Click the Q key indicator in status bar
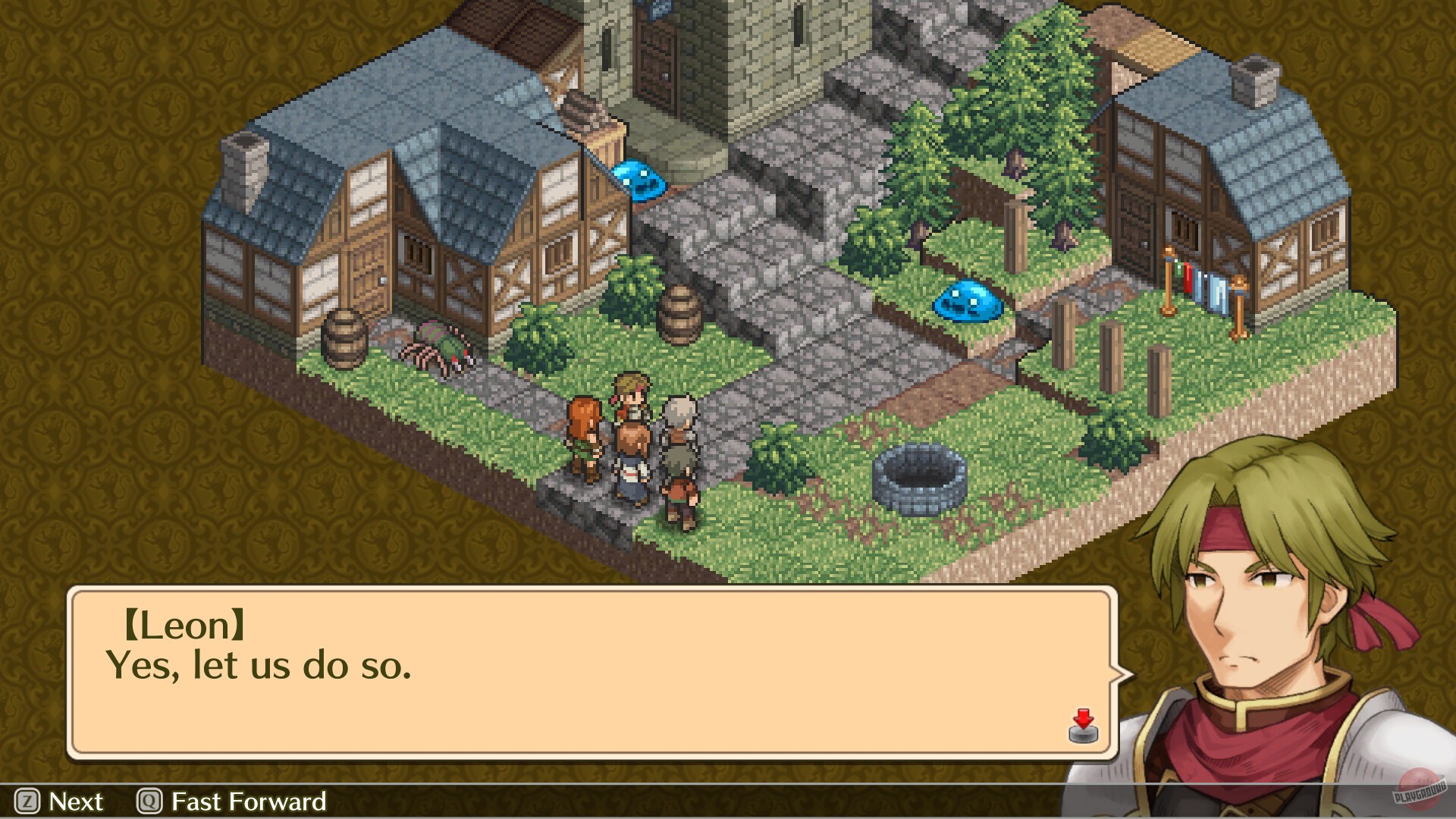1456x819 pixels. click(149, 802)
